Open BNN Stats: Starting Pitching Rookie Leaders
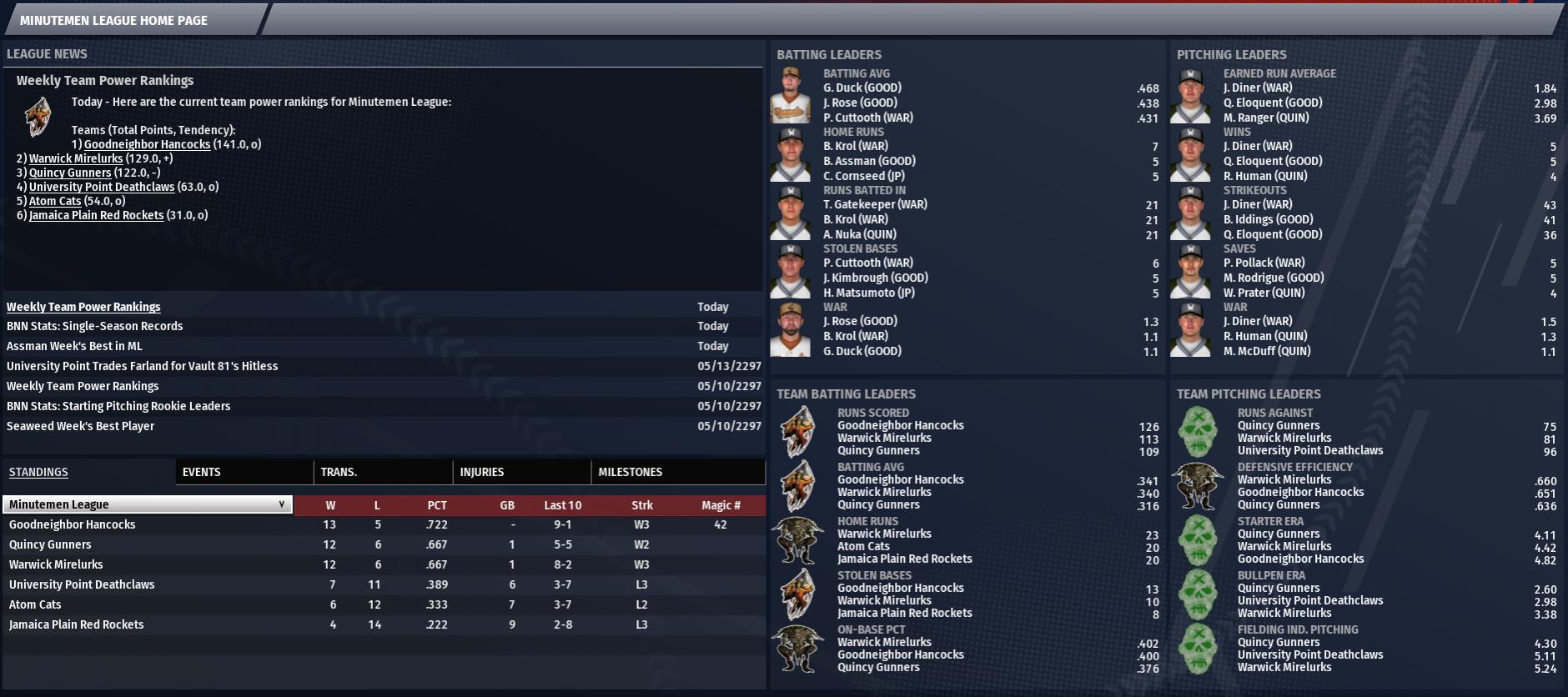This screenshot has width=1568, height=697. click(x=118, y=406)
